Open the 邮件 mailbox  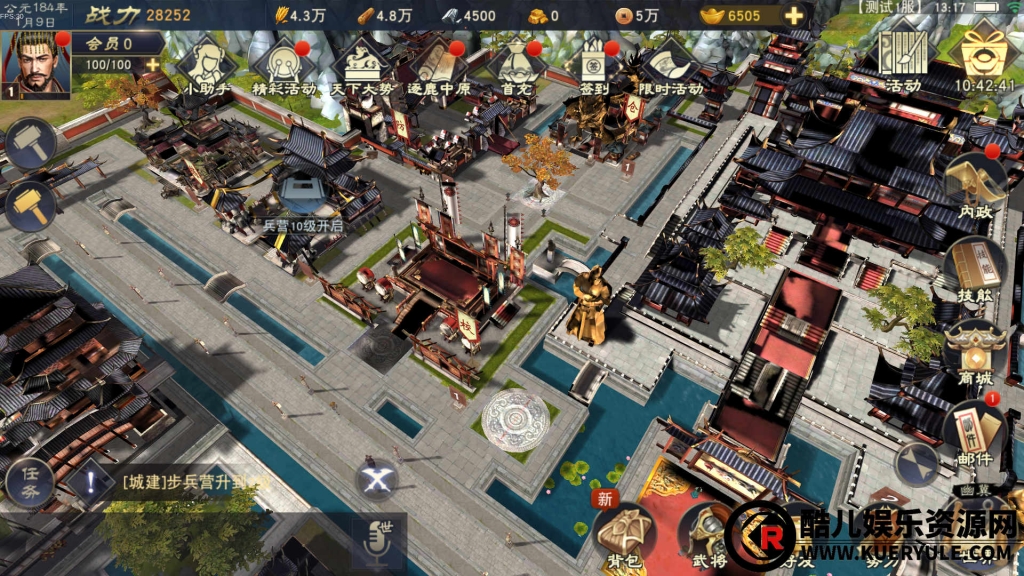click(x=973, y=432)
